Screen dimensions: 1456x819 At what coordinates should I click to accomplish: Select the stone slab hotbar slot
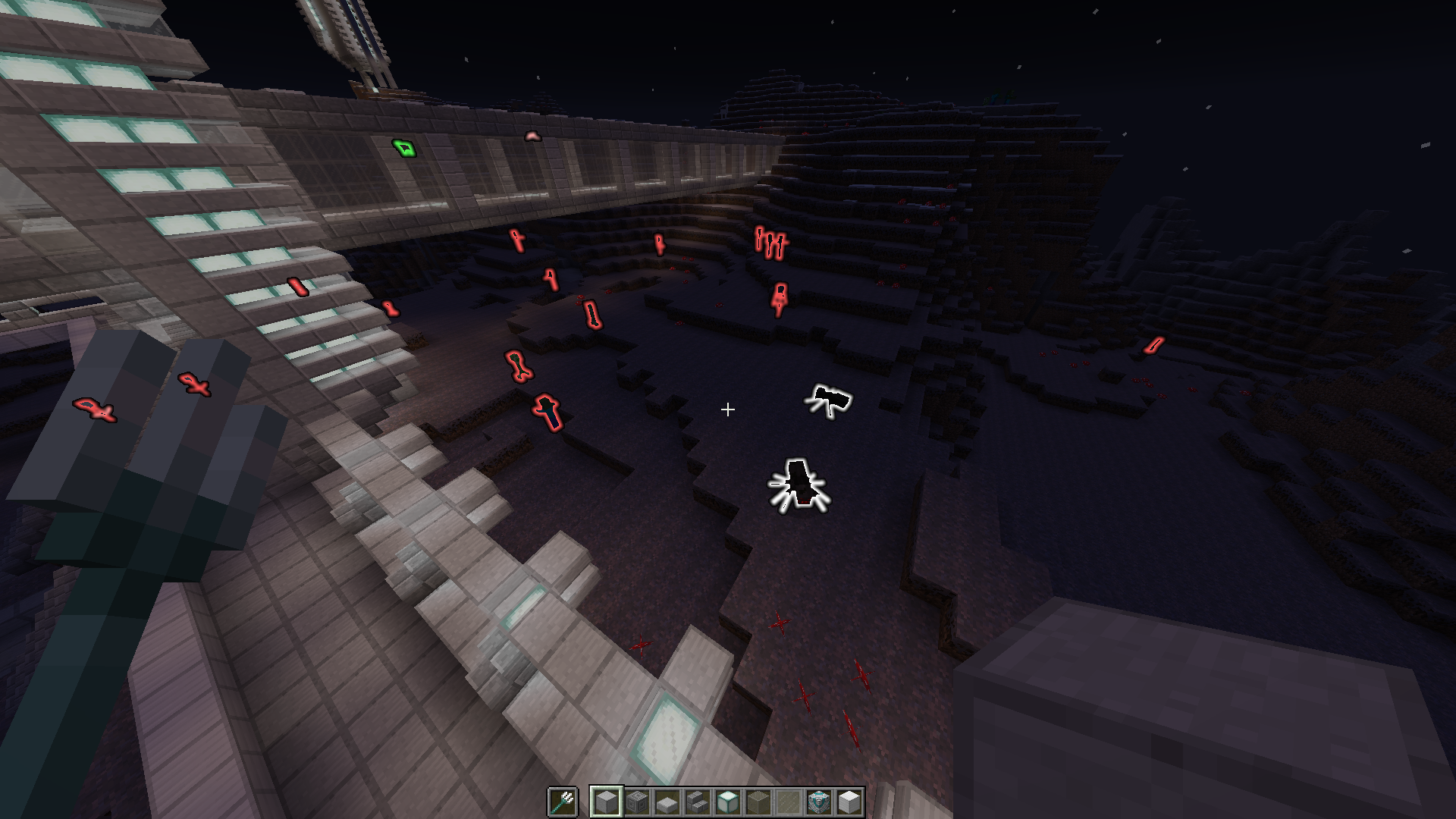coord(667,802)
